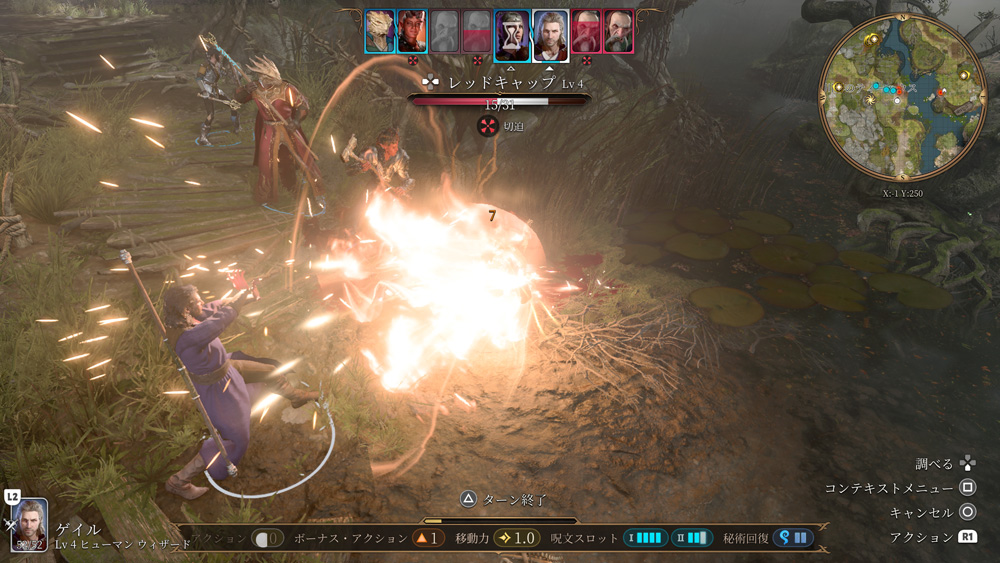Select the red tiefling portrait in turn order
1000x563 pixels.
(x=412, y=31)
